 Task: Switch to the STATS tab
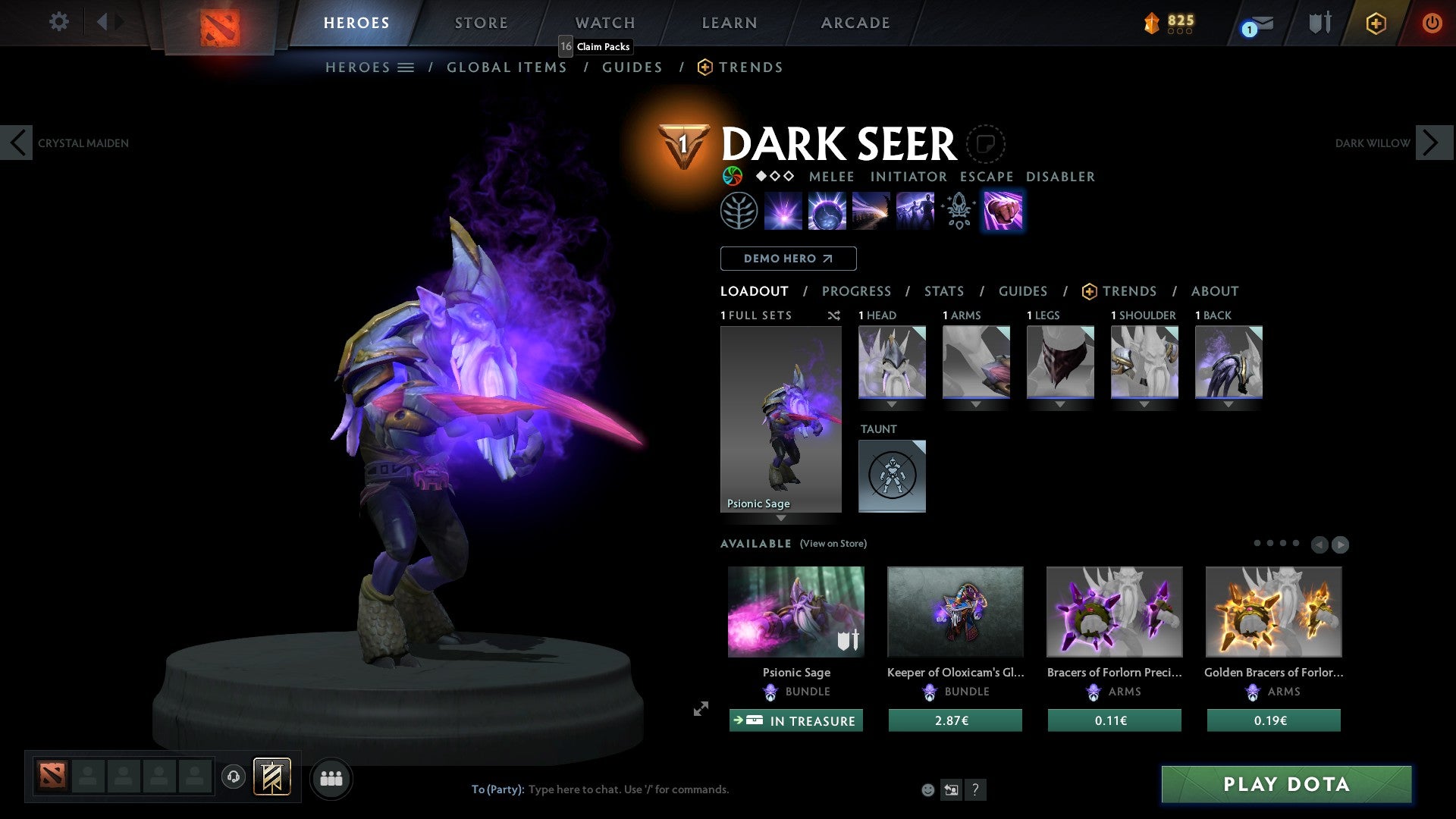(x=943, y=291)
